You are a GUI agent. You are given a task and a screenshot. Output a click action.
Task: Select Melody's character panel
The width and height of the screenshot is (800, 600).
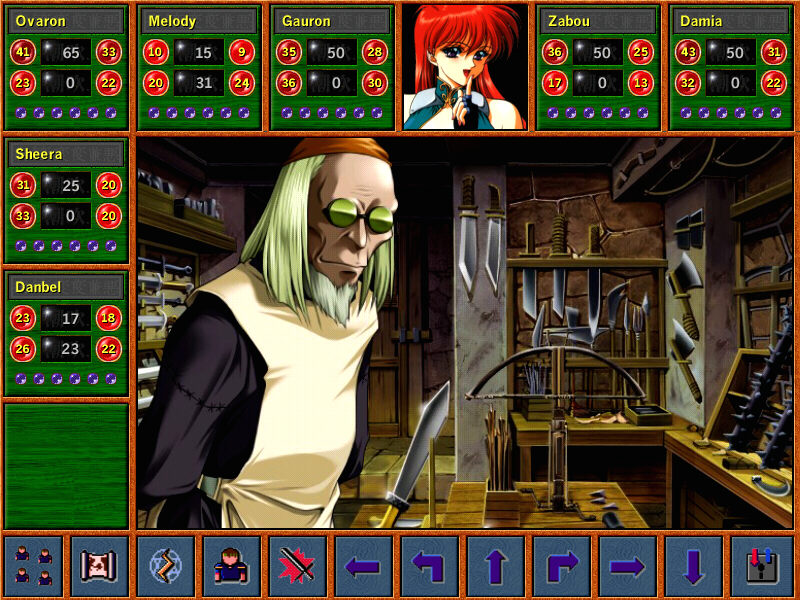[200, 67]
